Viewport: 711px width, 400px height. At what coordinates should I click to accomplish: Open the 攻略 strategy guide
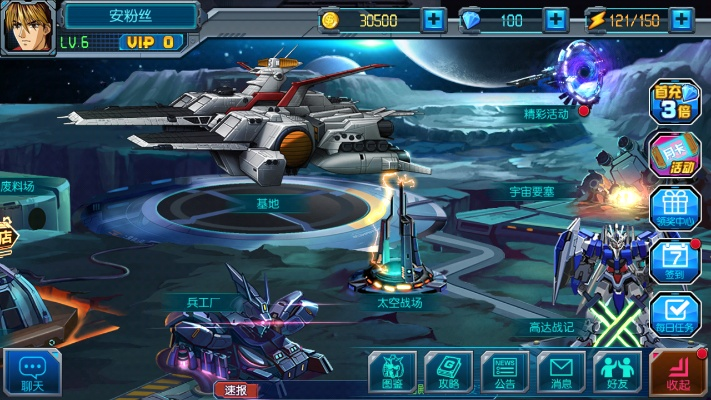(x=448, y=371)
